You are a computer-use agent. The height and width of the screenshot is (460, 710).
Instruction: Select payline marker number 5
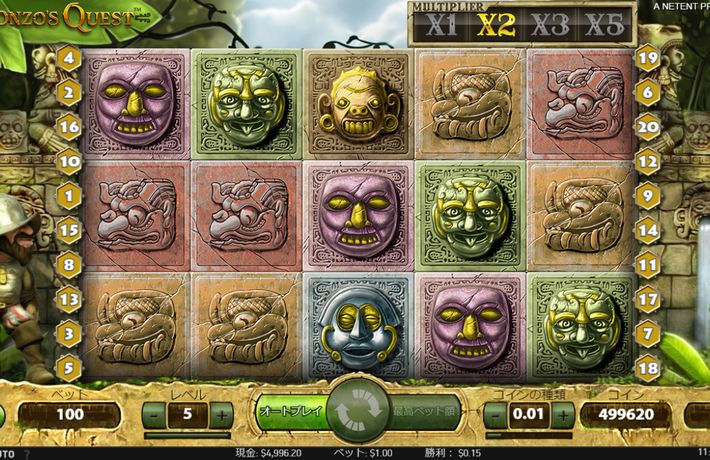[x=69, y=367]
